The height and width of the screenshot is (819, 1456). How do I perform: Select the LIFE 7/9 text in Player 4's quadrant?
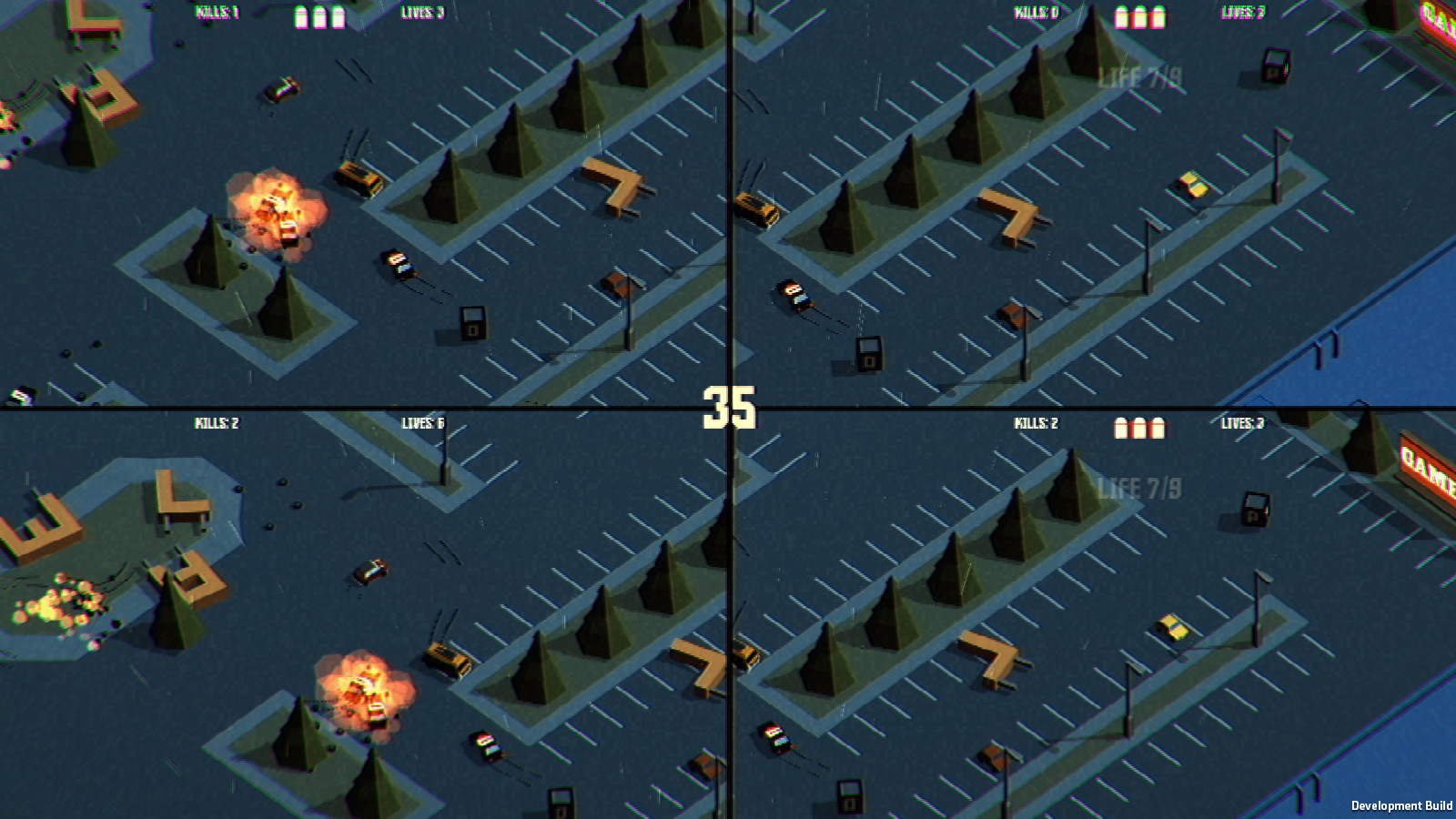1140,487
